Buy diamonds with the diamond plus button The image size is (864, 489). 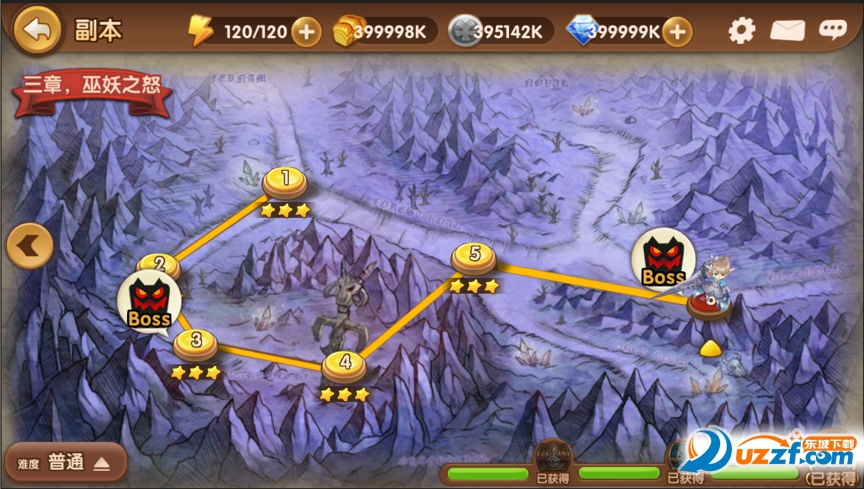(x=678, y=31)
